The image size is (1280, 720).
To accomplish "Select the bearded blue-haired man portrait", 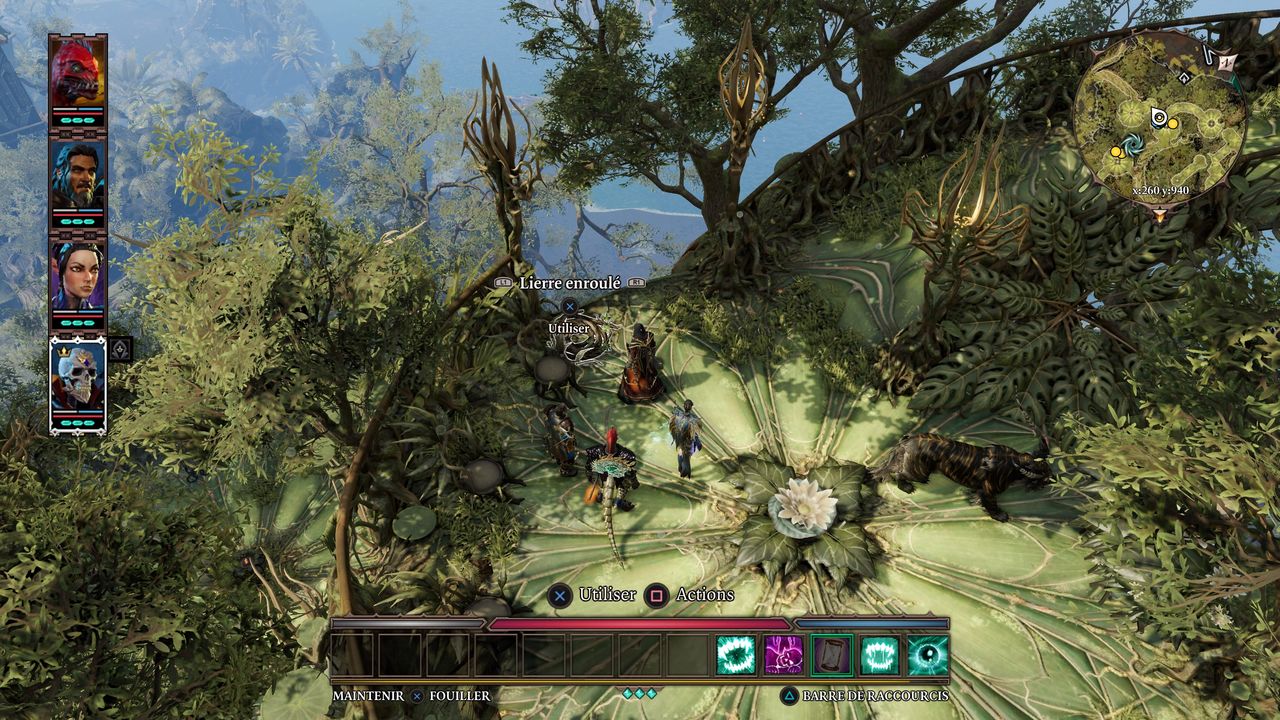I will pyautogui.click(x=78, y=174).
